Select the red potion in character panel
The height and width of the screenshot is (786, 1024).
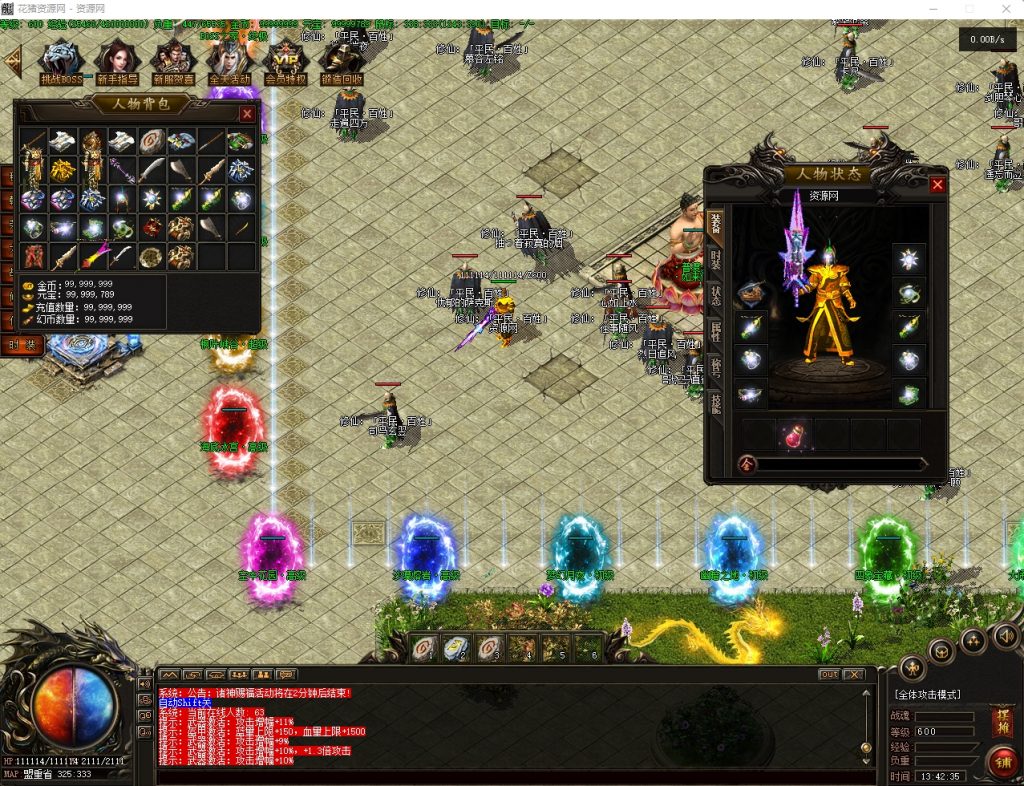pyautogui.click(x=793, y=435)
